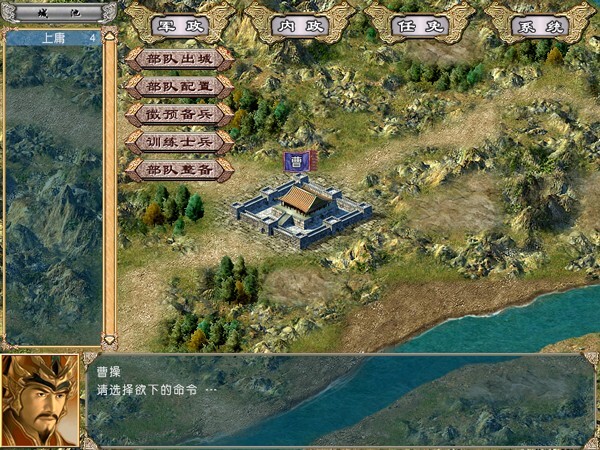Screen dimensions: 600x450
Task: Select 训练士兵 to train soldiers
Action: pos(179,143)
